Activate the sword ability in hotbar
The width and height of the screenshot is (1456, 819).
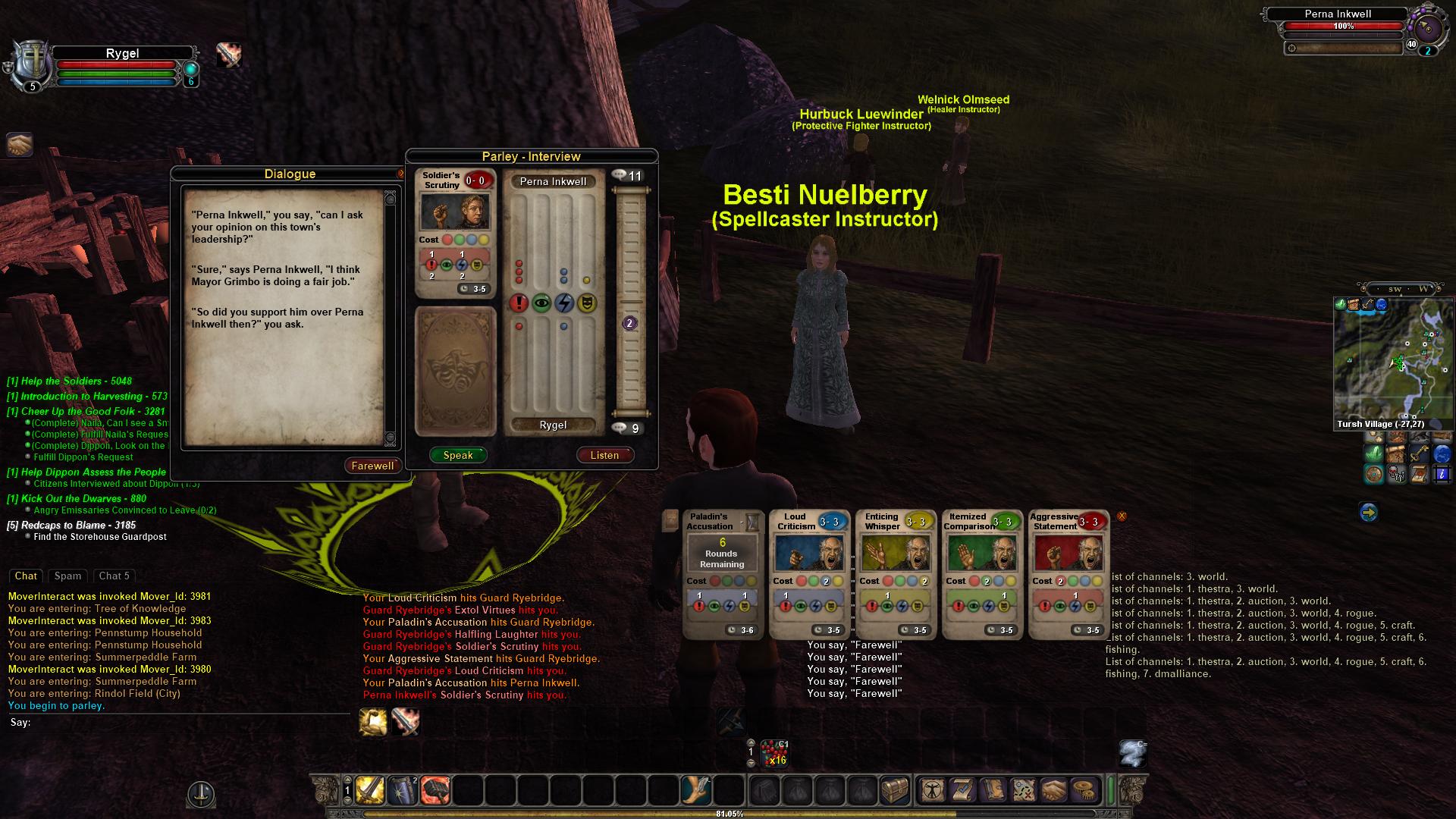370,791
